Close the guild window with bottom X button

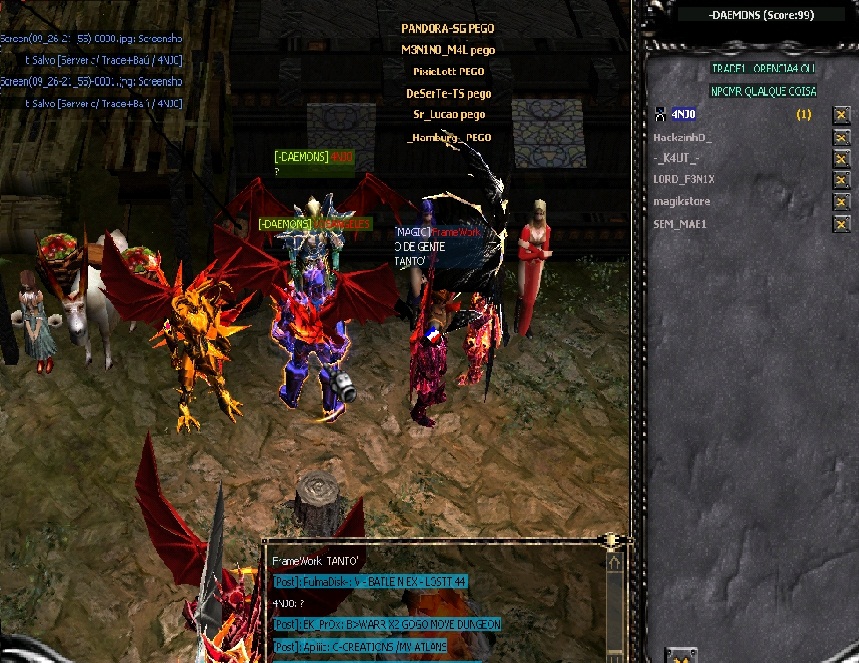tap(680, 656)
